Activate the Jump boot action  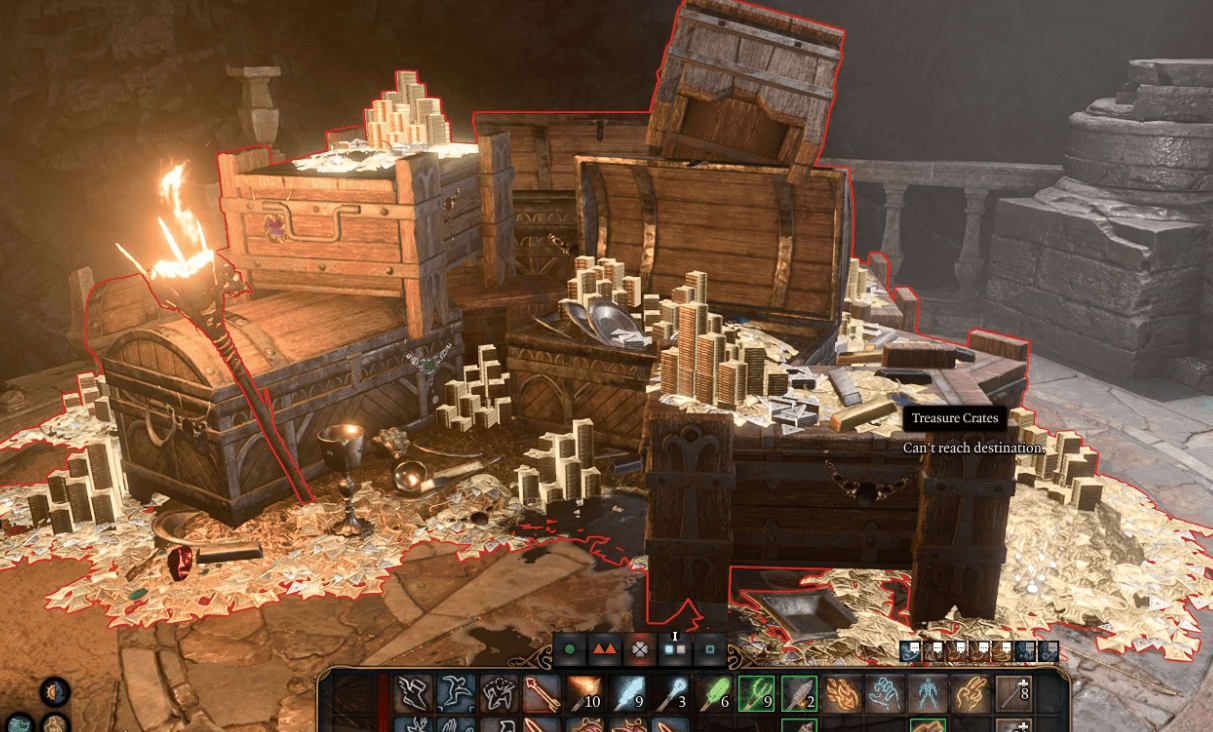412,693
